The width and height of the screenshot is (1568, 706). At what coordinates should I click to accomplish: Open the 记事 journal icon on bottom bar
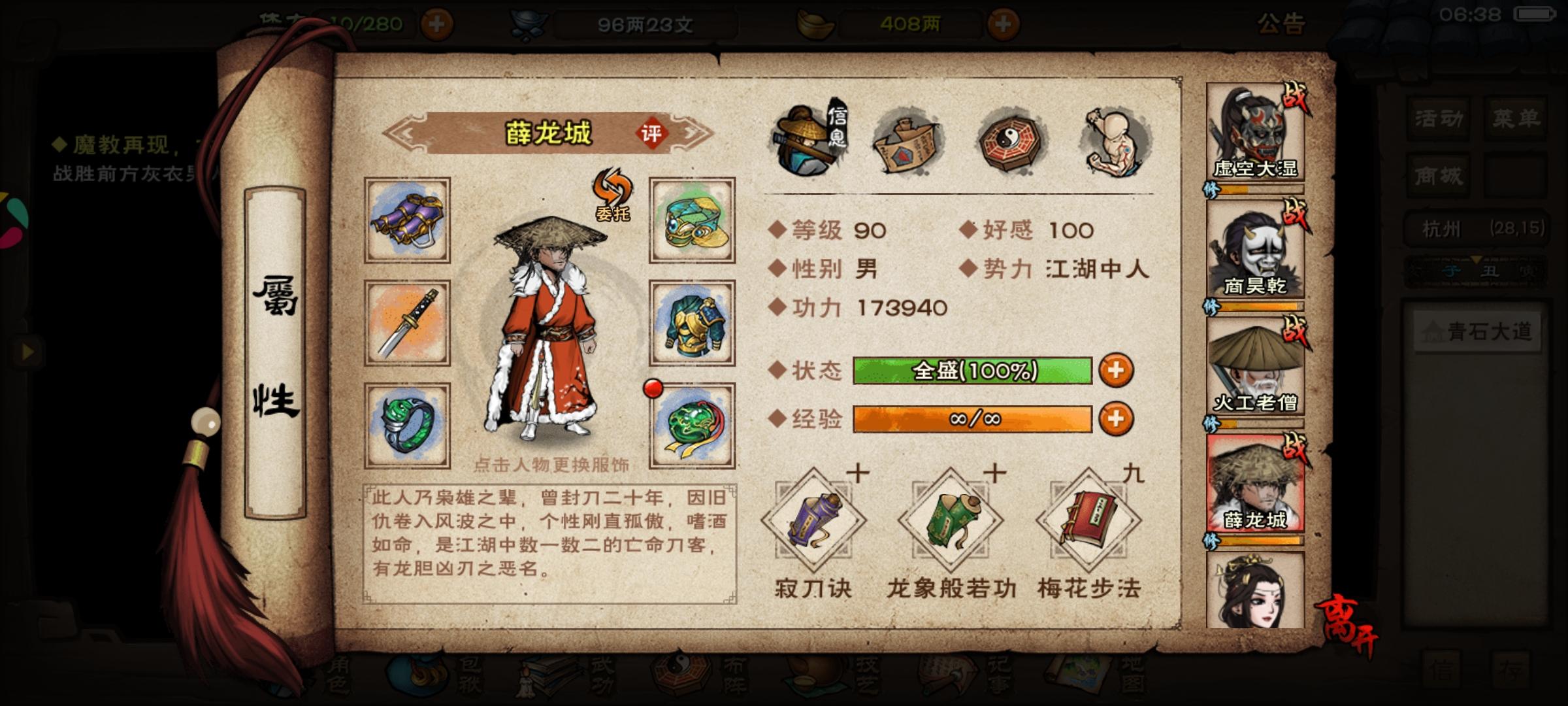pos(944,675)
